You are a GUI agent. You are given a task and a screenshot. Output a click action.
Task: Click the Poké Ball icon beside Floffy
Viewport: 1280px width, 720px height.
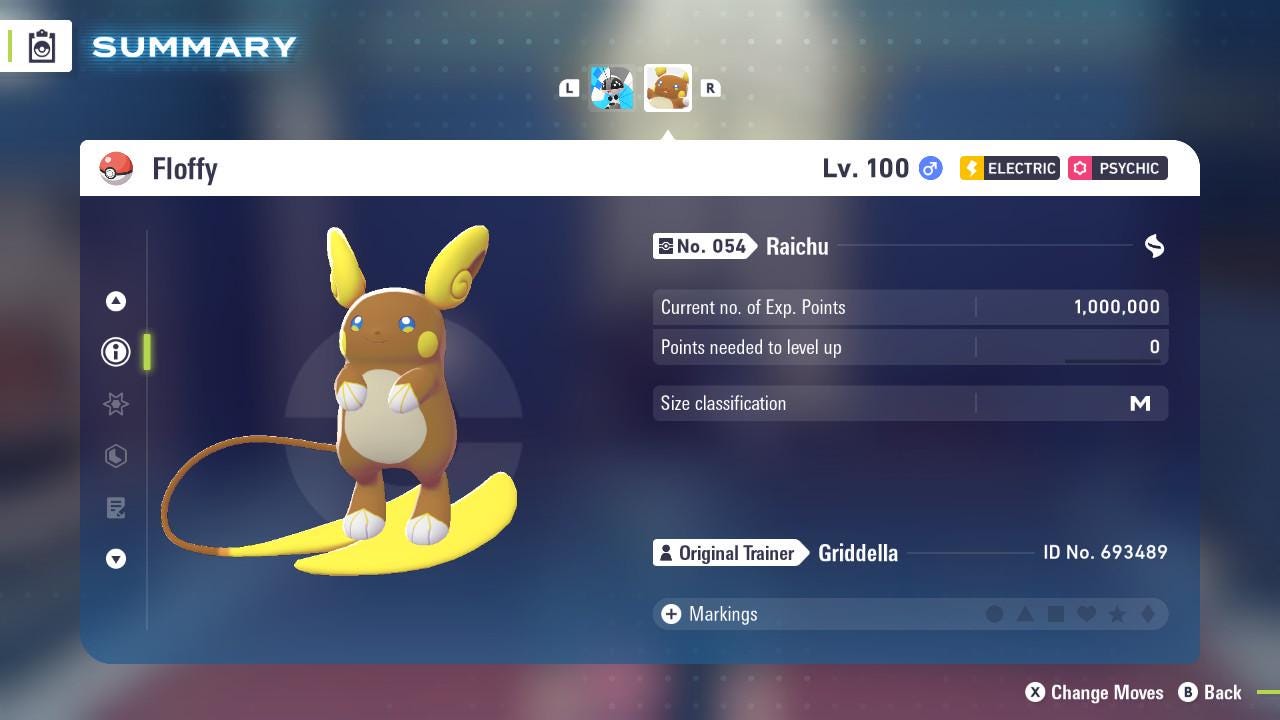[x=116, y=168]
